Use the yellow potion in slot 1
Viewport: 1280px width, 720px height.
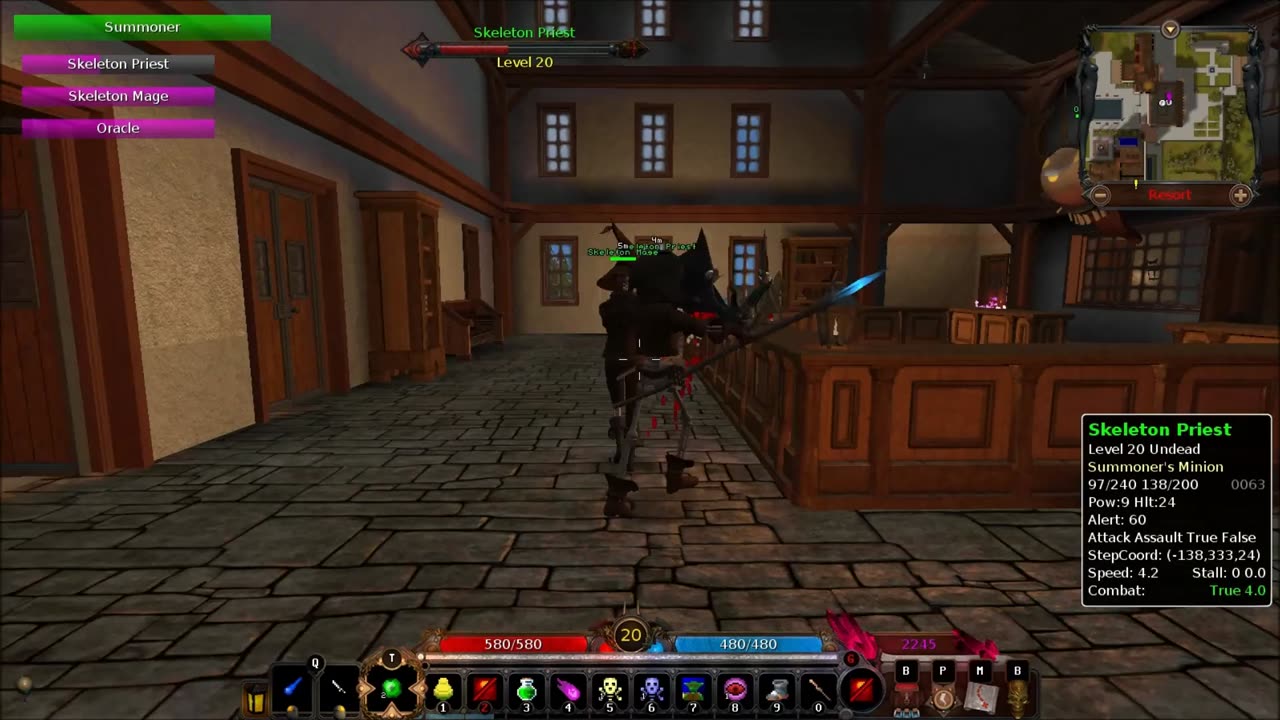click(443, 689)
